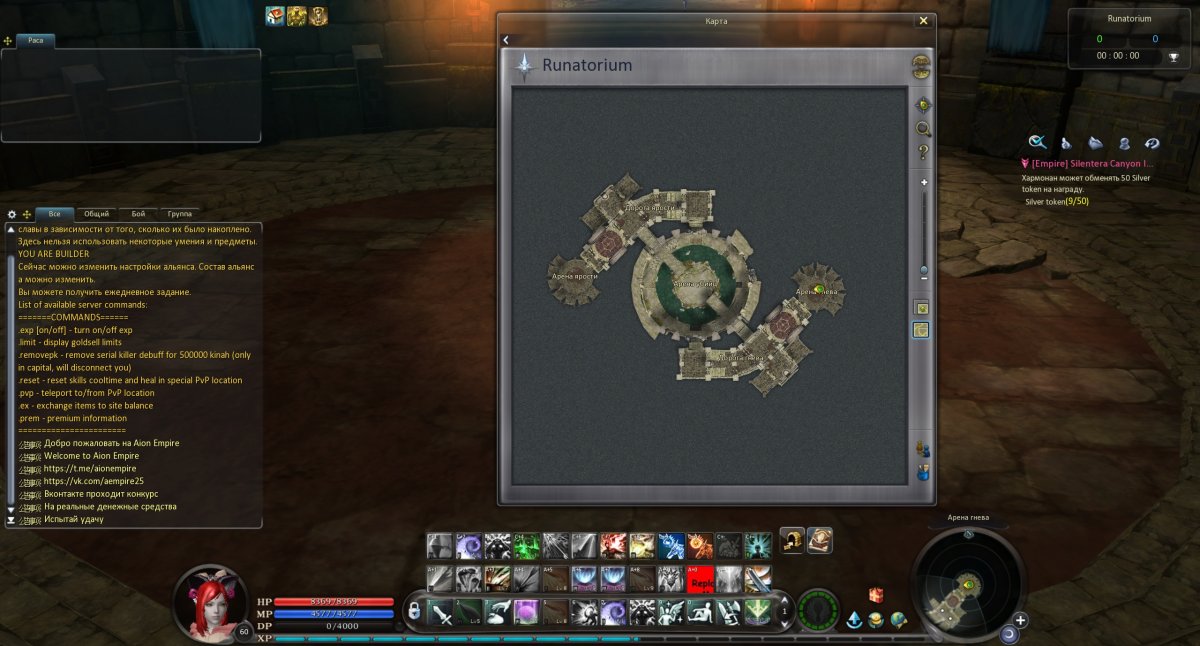1200x646 pixels.
Task: Zoom the minimap with its plus button
Action: coord(1021,620)
